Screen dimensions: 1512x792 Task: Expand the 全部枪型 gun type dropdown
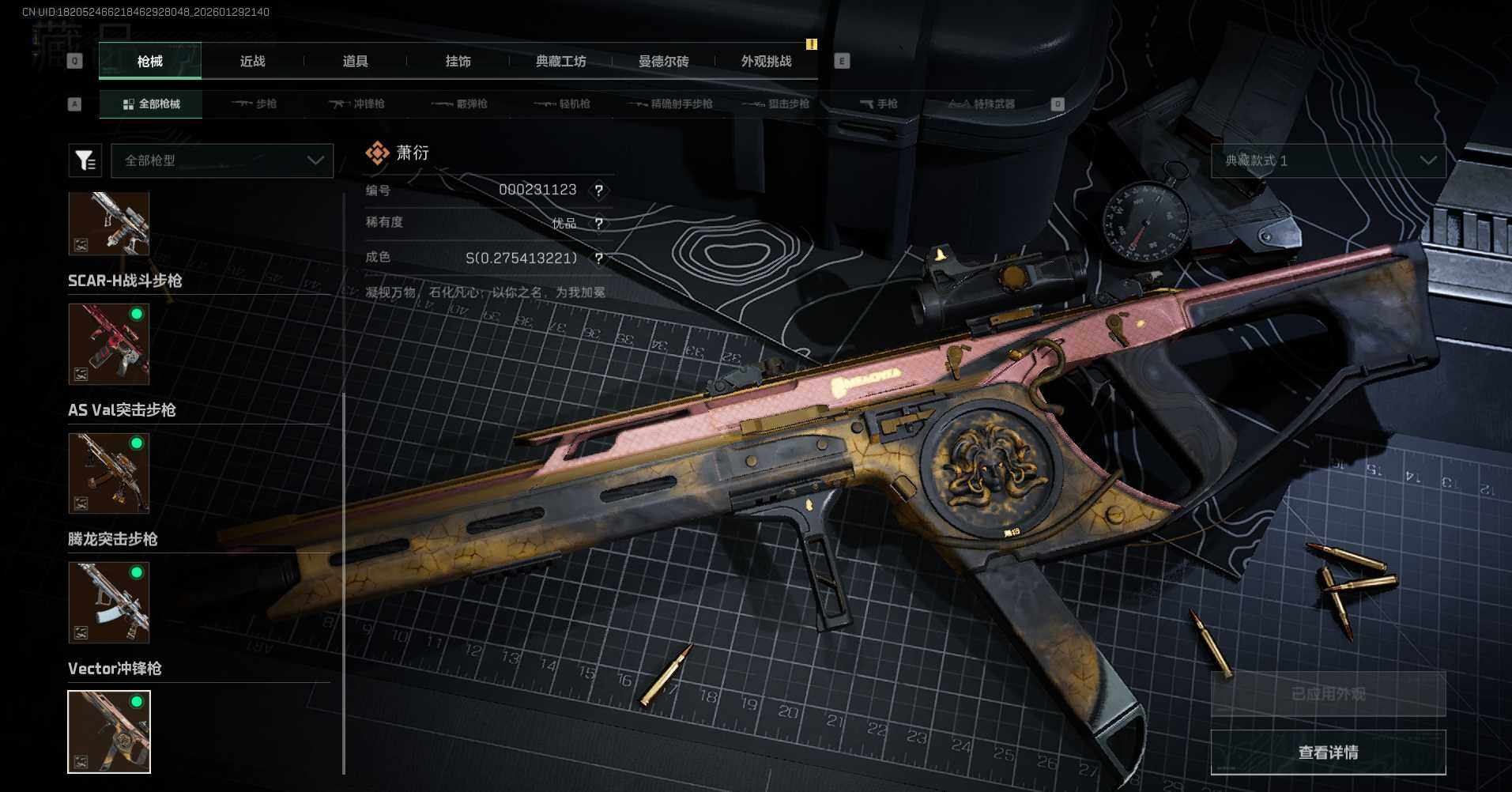(222, 160)
